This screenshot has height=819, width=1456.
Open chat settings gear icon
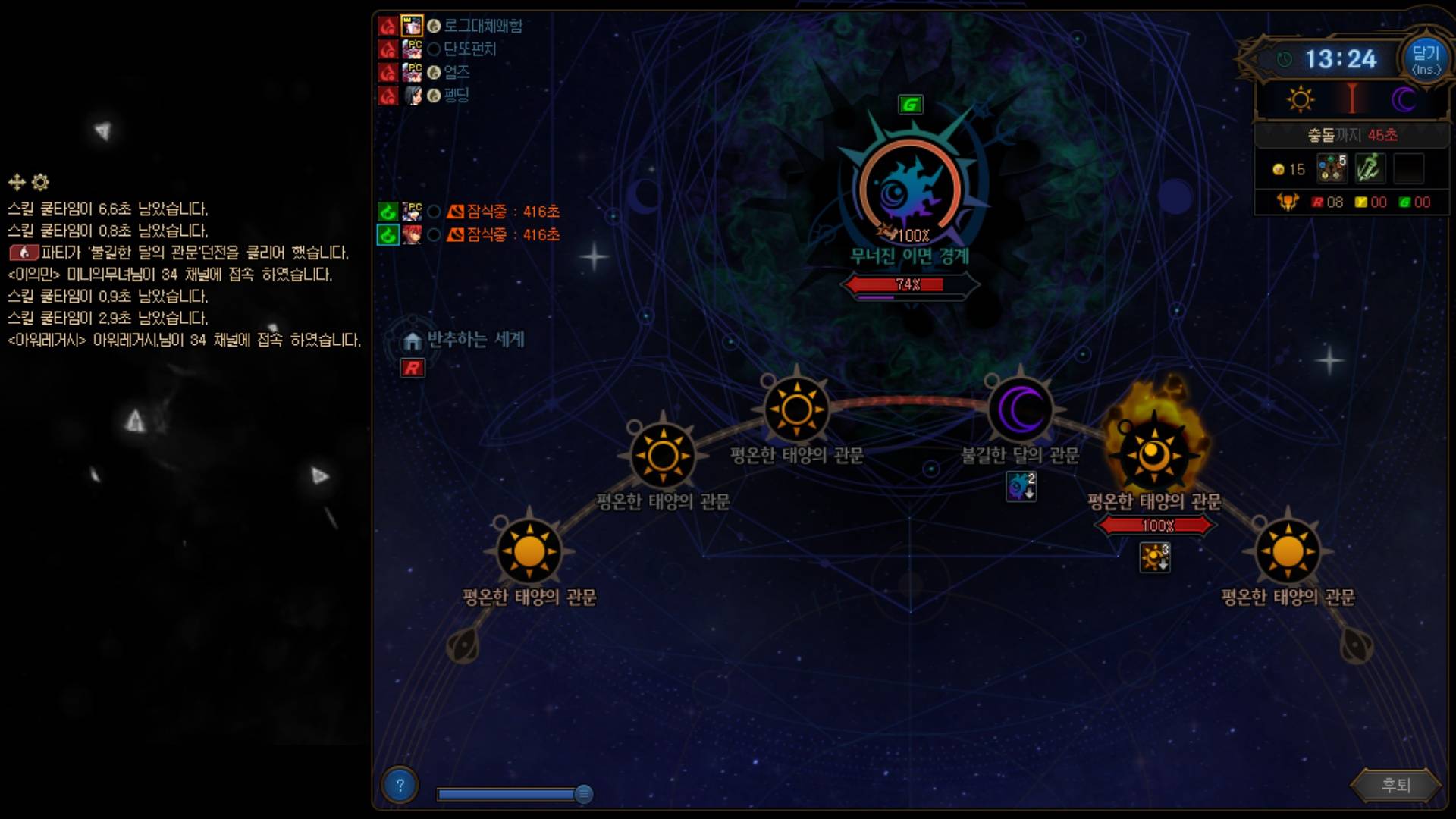tap(41, 182)
